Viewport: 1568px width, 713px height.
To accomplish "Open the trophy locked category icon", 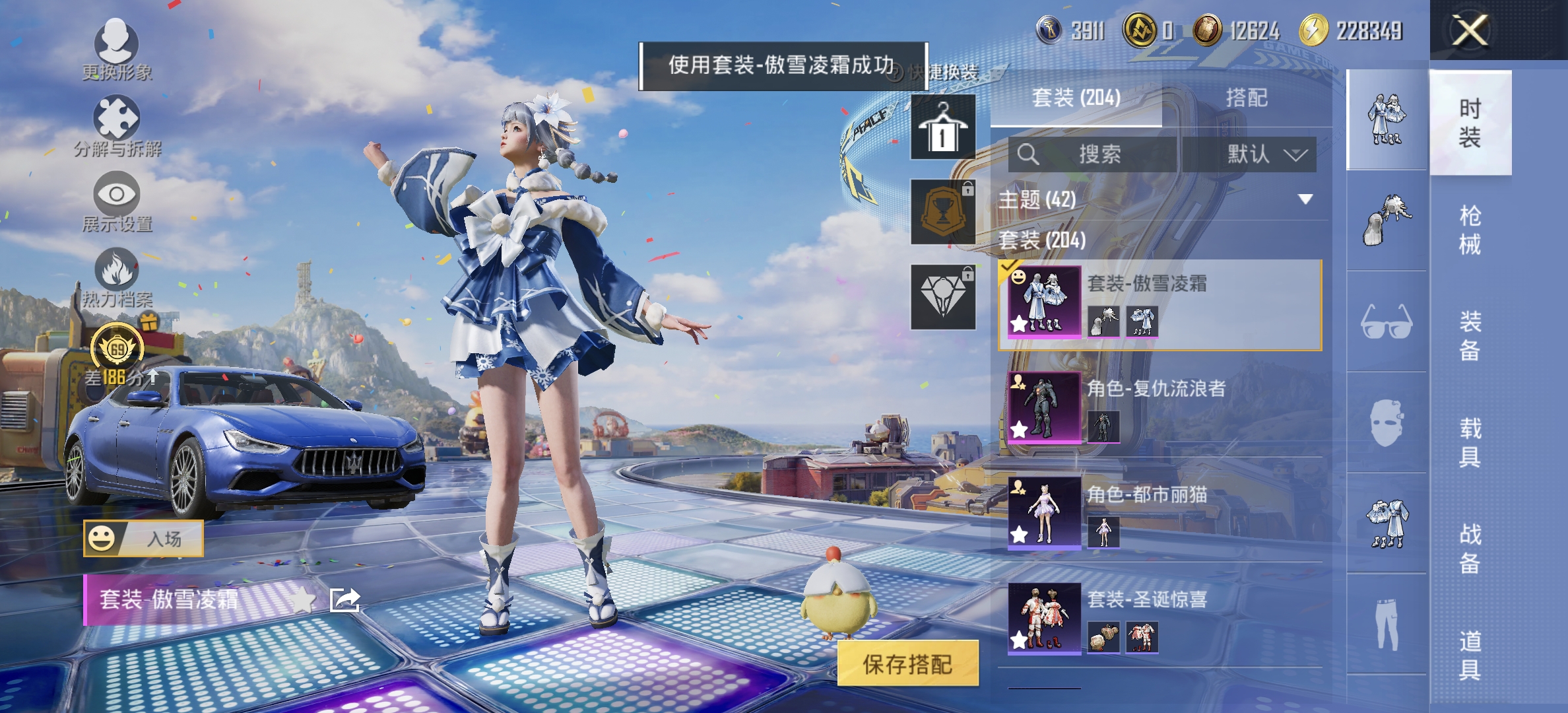I will [942, 211].
